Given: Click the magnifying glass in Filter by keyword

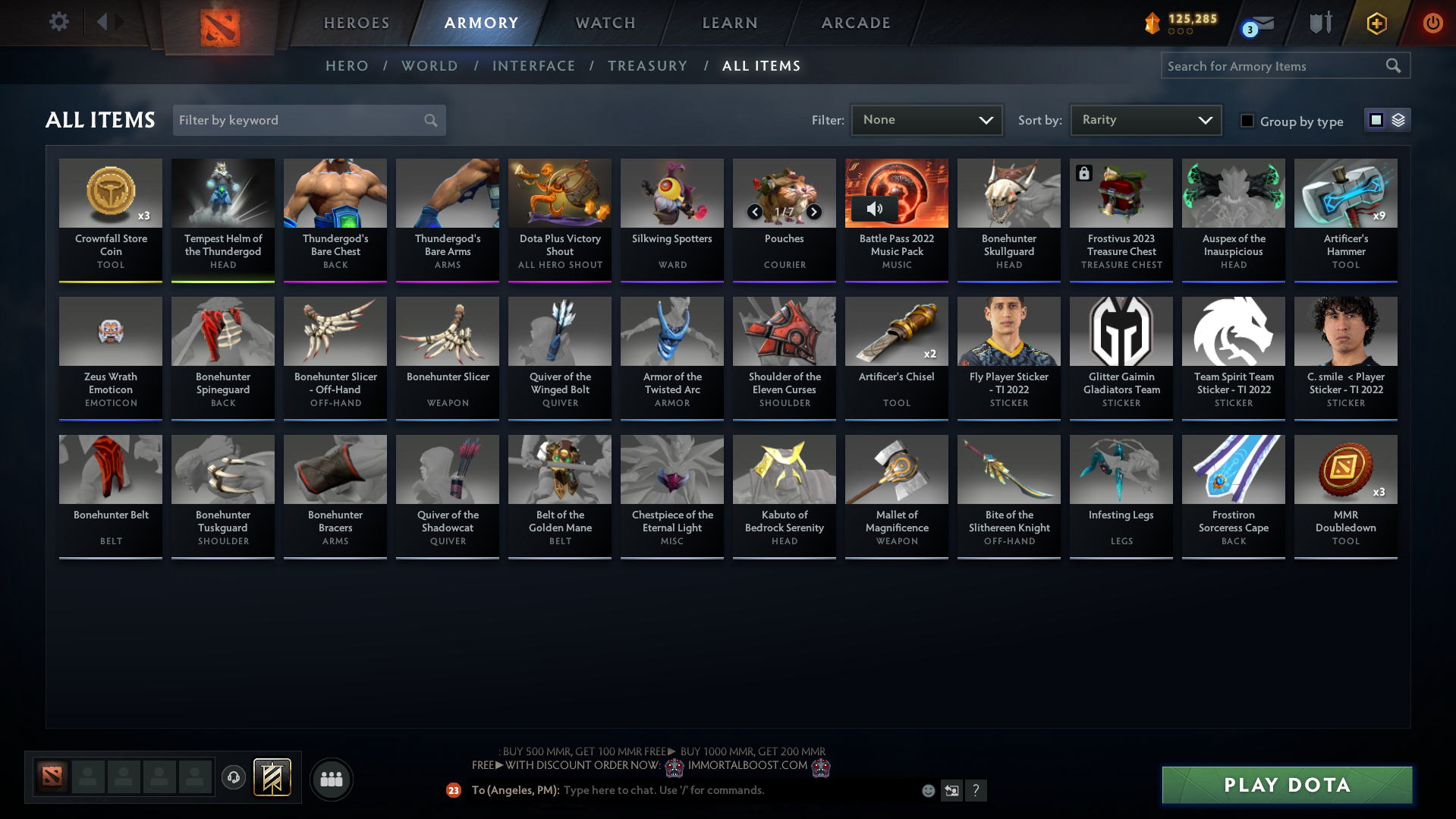Looking at the screenshot, I should [x=429, y=120].
